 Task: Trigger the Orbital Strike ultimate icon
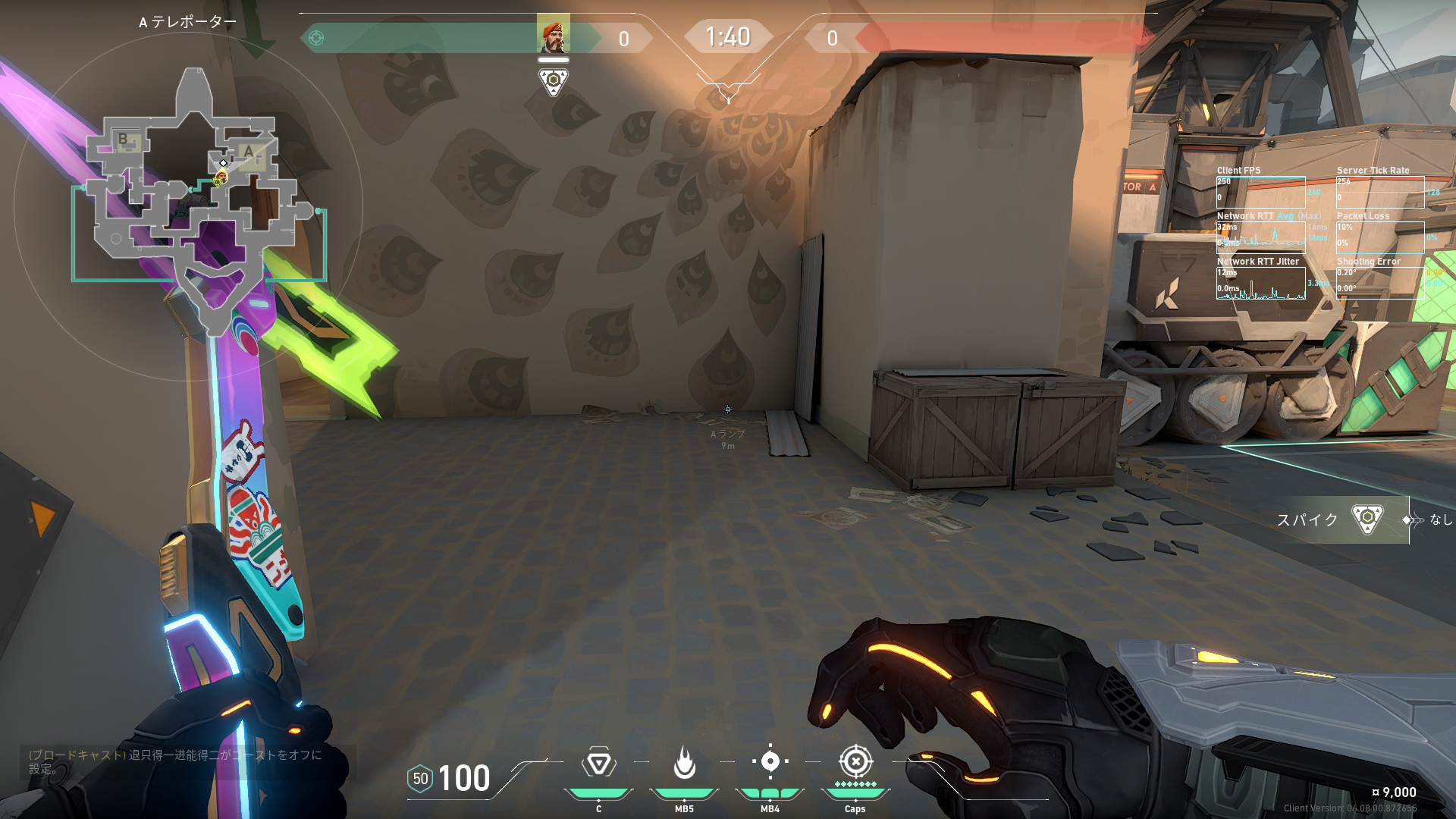855,761
